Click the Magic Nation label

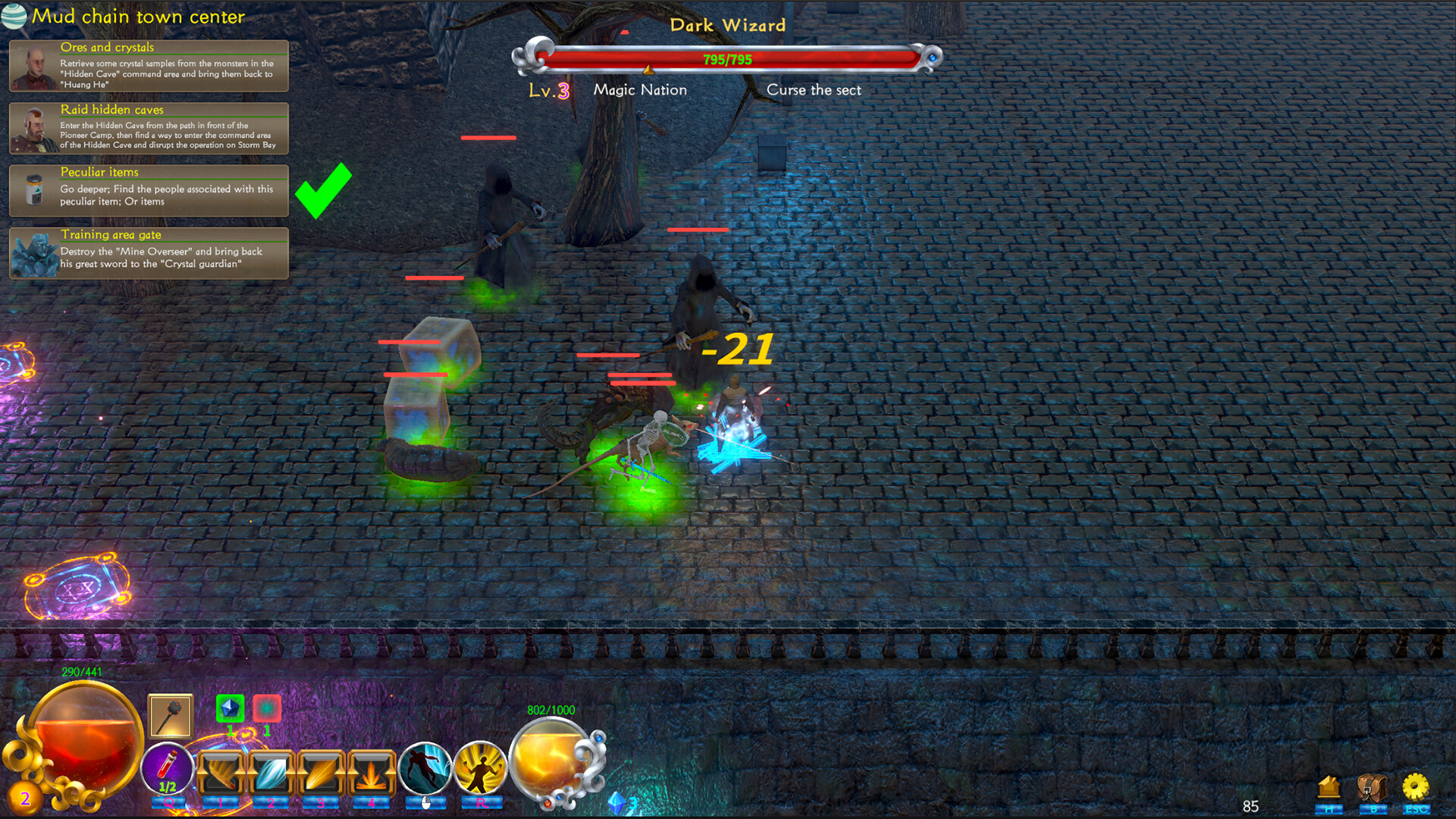tap(639, 89)
